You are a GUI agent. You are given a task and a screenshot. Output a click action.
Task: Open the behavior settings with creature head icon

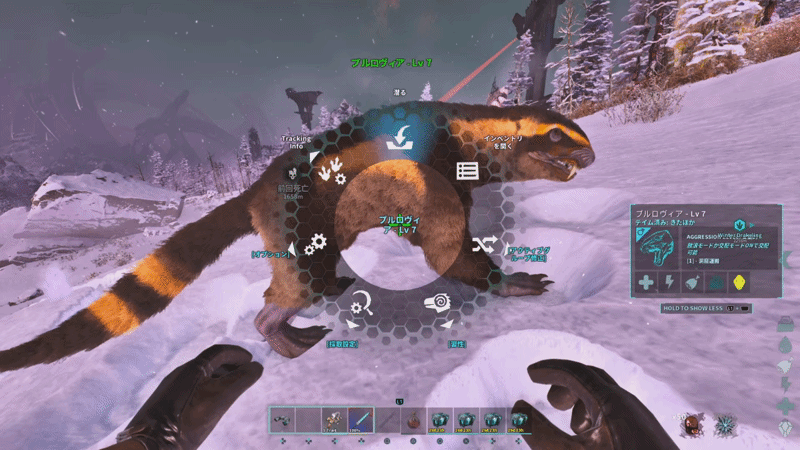click(438, 303)
